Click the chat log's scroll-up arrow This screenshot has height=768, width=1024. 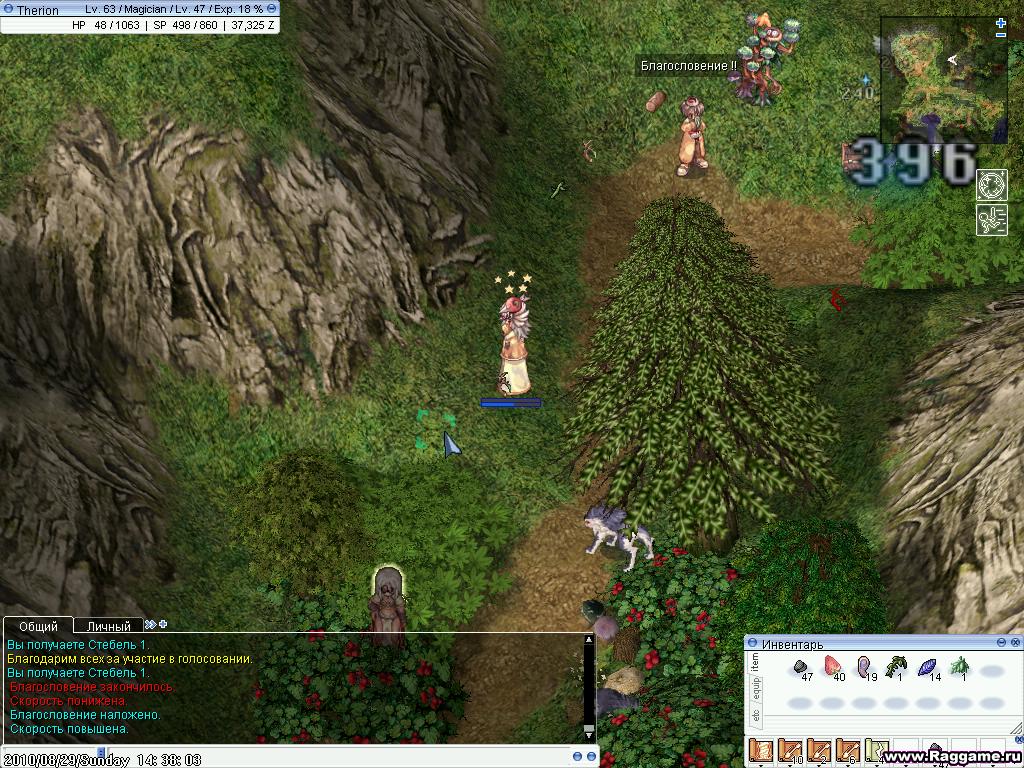[x=589, y=639]
